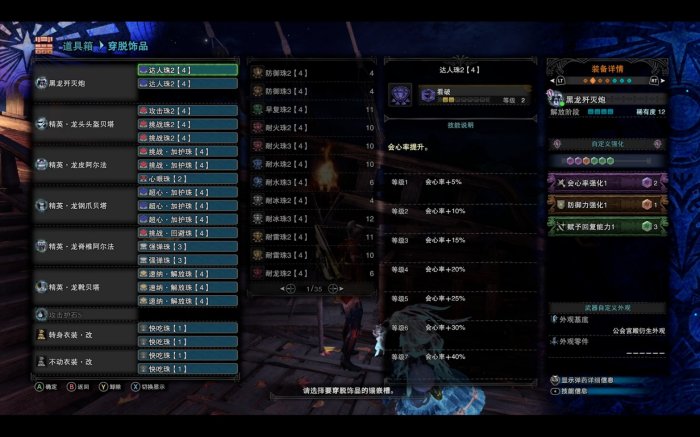Select the 心眼珠【2】 decoration slot
Image resolution: width=700 pixels, height=437 pixels.
(187, 179)
